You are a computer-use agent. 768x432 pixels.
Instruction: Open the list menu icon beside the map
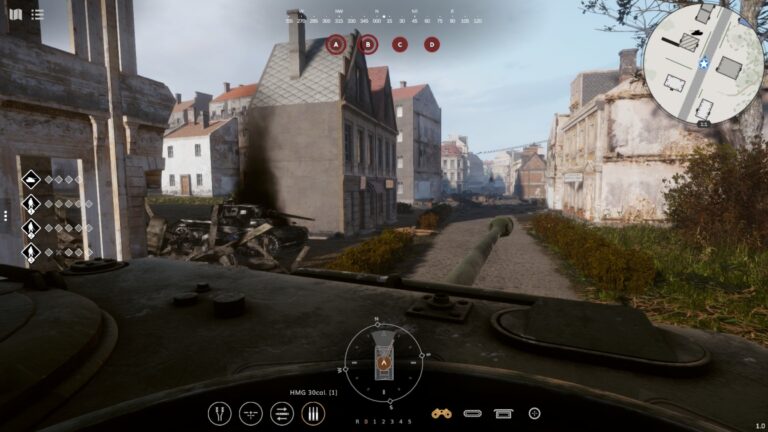tap(37, 14)
